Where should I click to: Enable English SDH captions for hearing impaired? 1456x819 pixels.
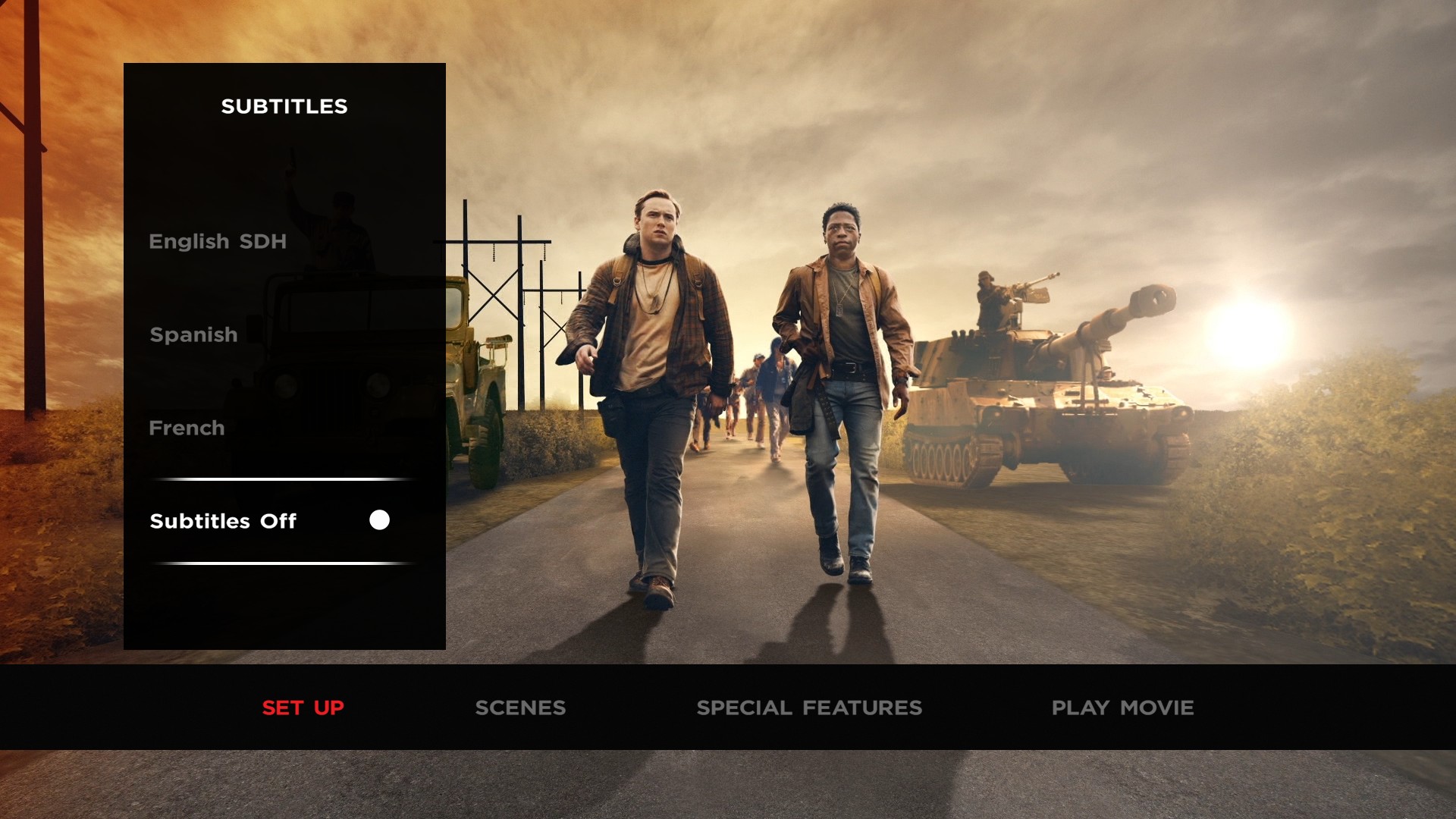(x=218, y=241)
